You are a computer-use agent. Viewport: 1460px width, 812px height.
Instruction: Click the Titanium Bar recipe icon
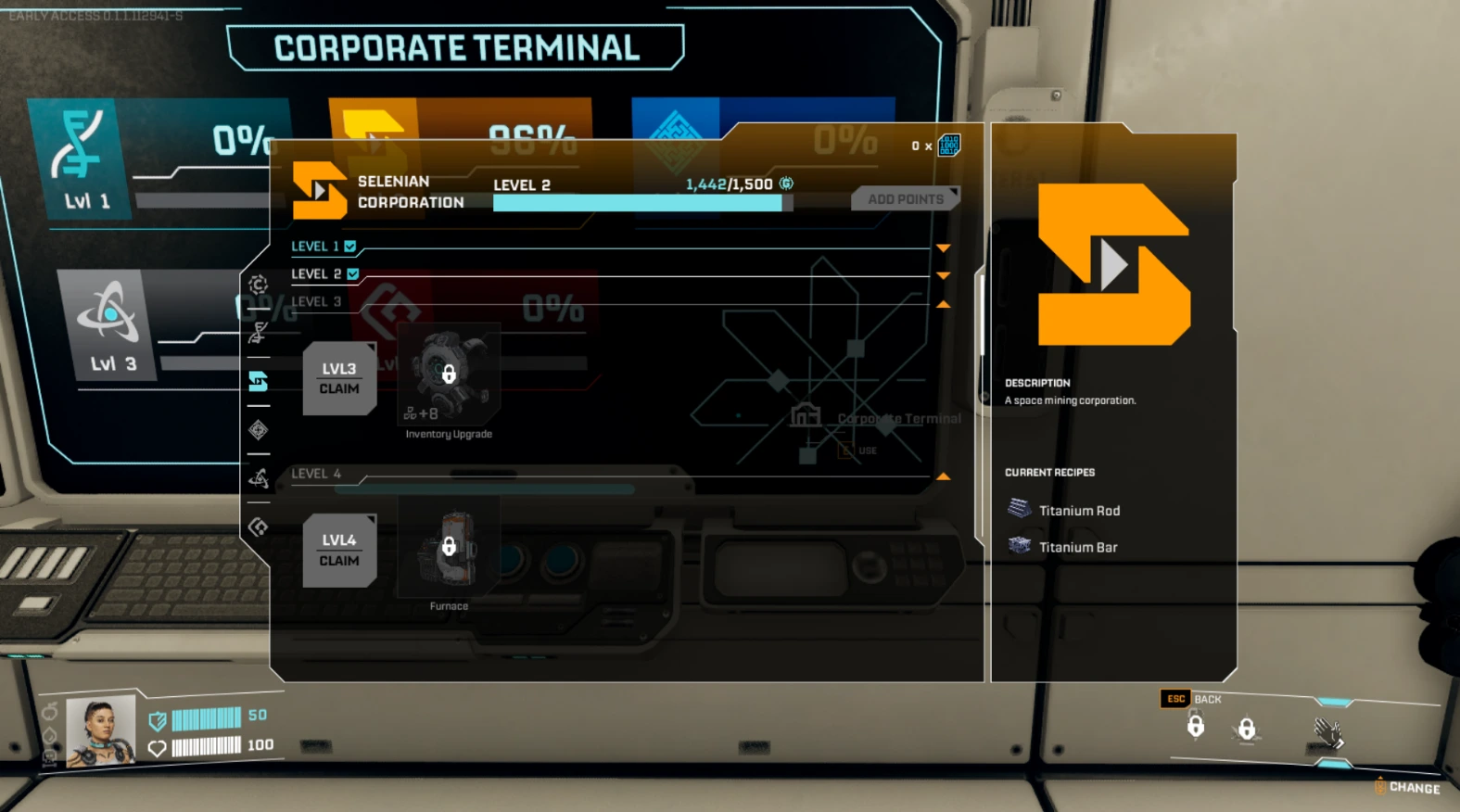1018,546
